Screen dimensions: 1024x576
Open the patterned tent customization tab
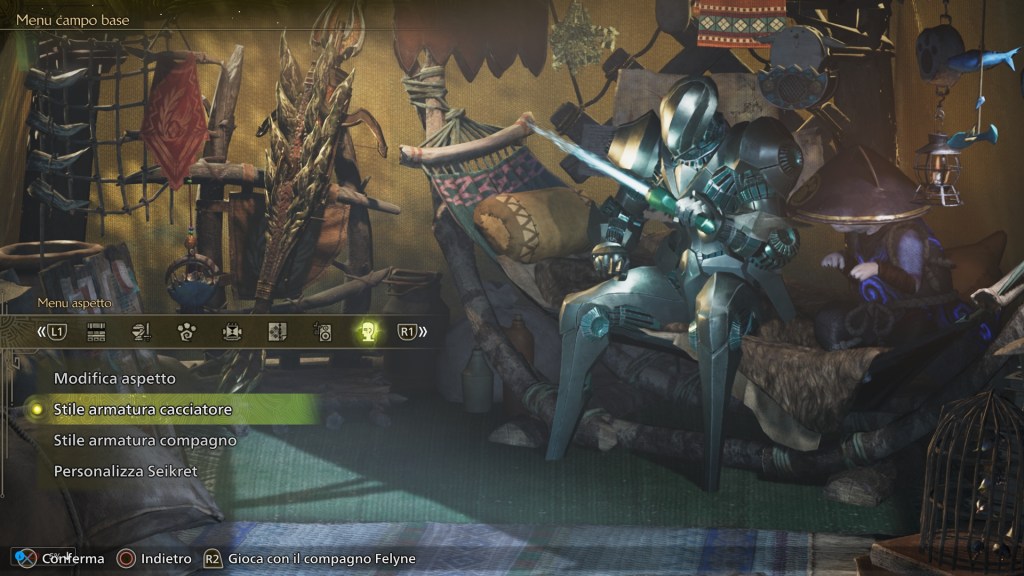pos(277,332)
